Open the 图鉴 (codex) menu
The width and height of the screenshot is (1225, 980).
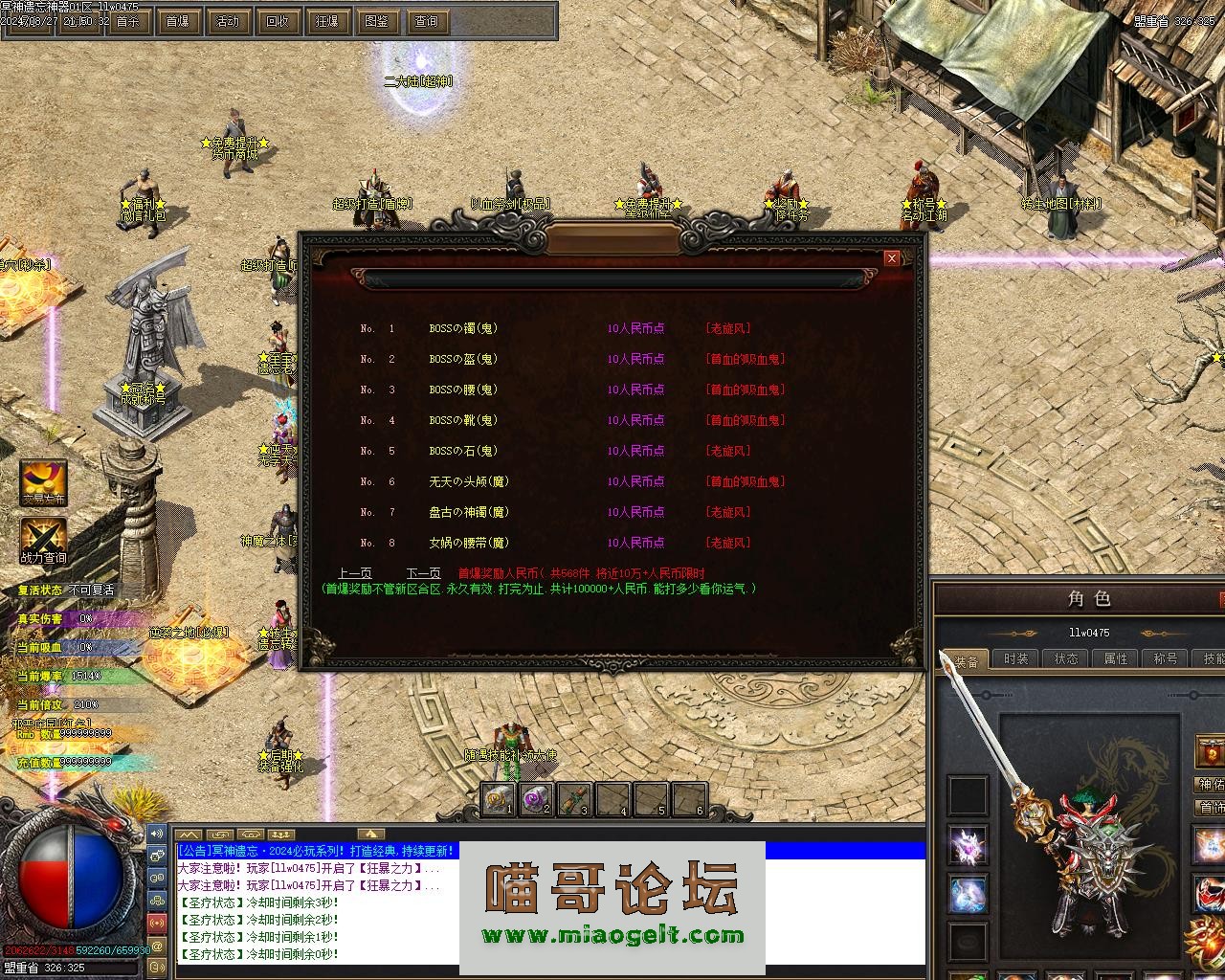(376, 21)
